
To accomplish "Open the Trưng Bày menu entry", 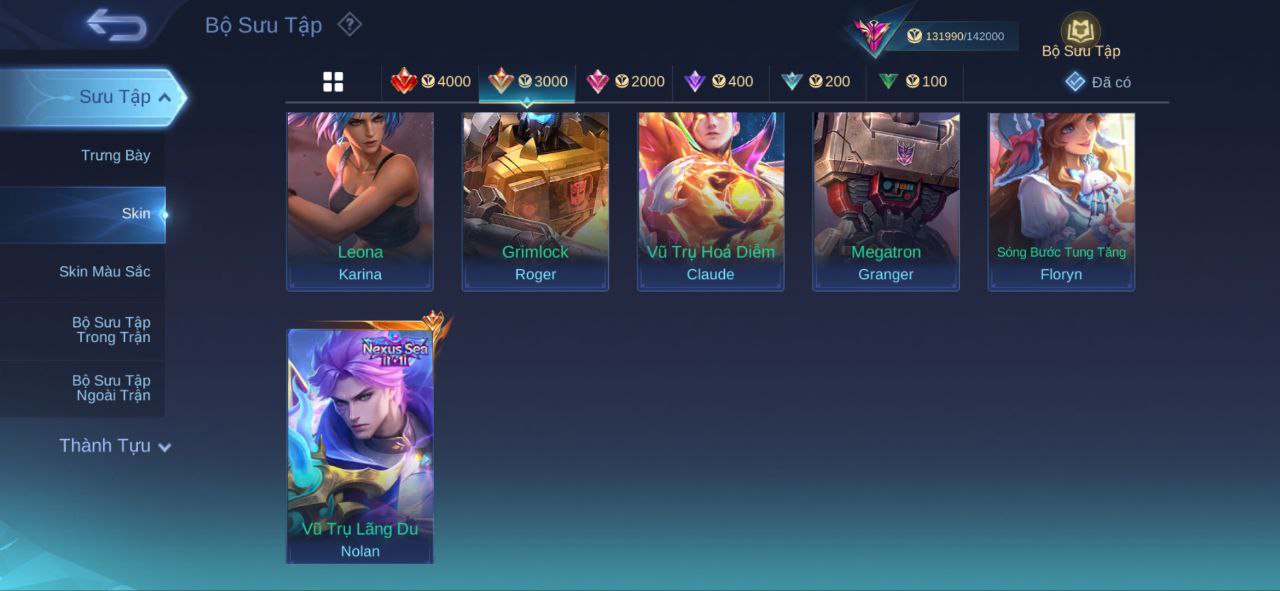I will [x=115, y=155].
